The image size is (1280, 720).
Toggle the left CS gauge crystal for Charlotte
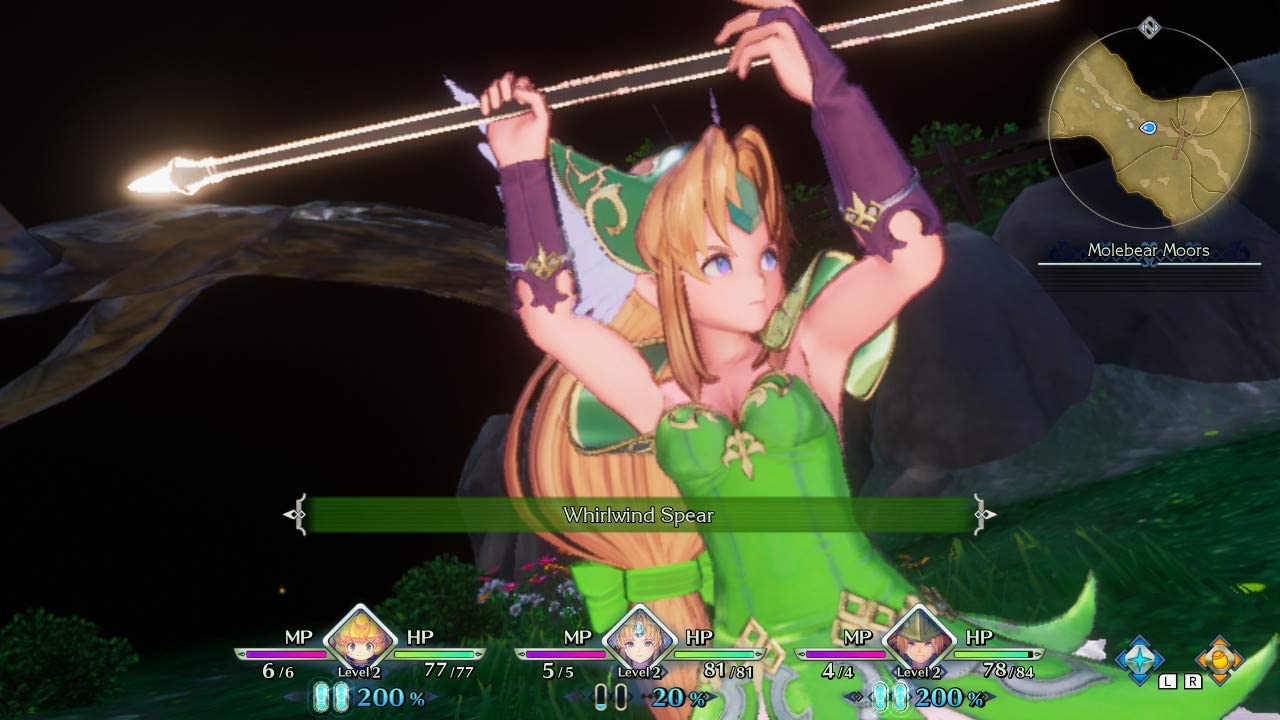pos(320,693)
